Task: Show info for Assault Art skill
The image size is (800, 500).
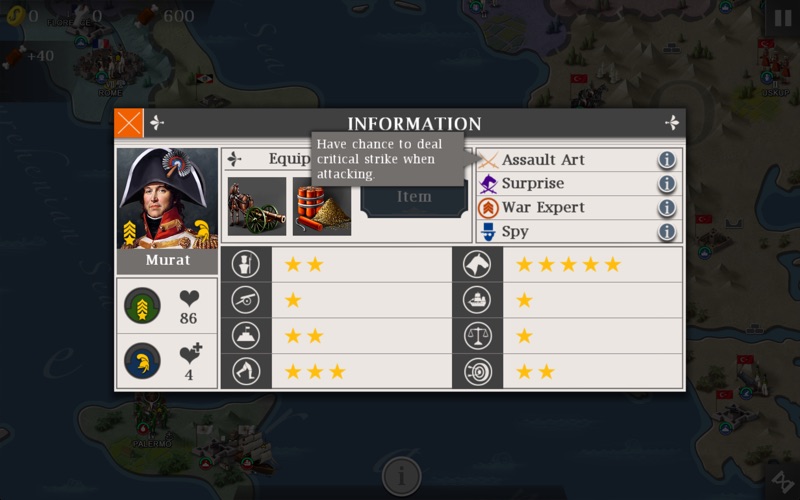Action: pos(667,160)
